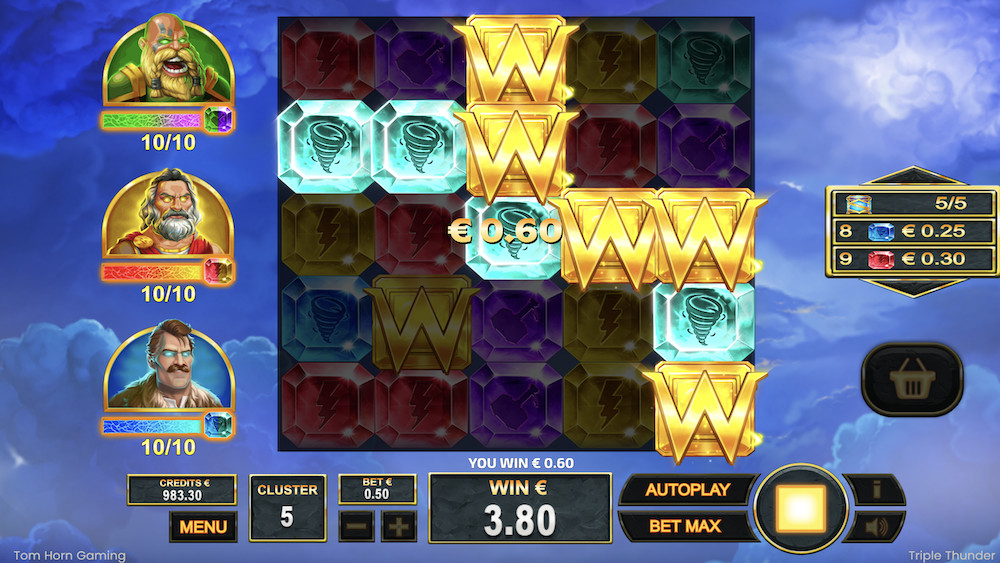
Task: Start AUTOPLAY mode
Action: (x=686, y=490)
